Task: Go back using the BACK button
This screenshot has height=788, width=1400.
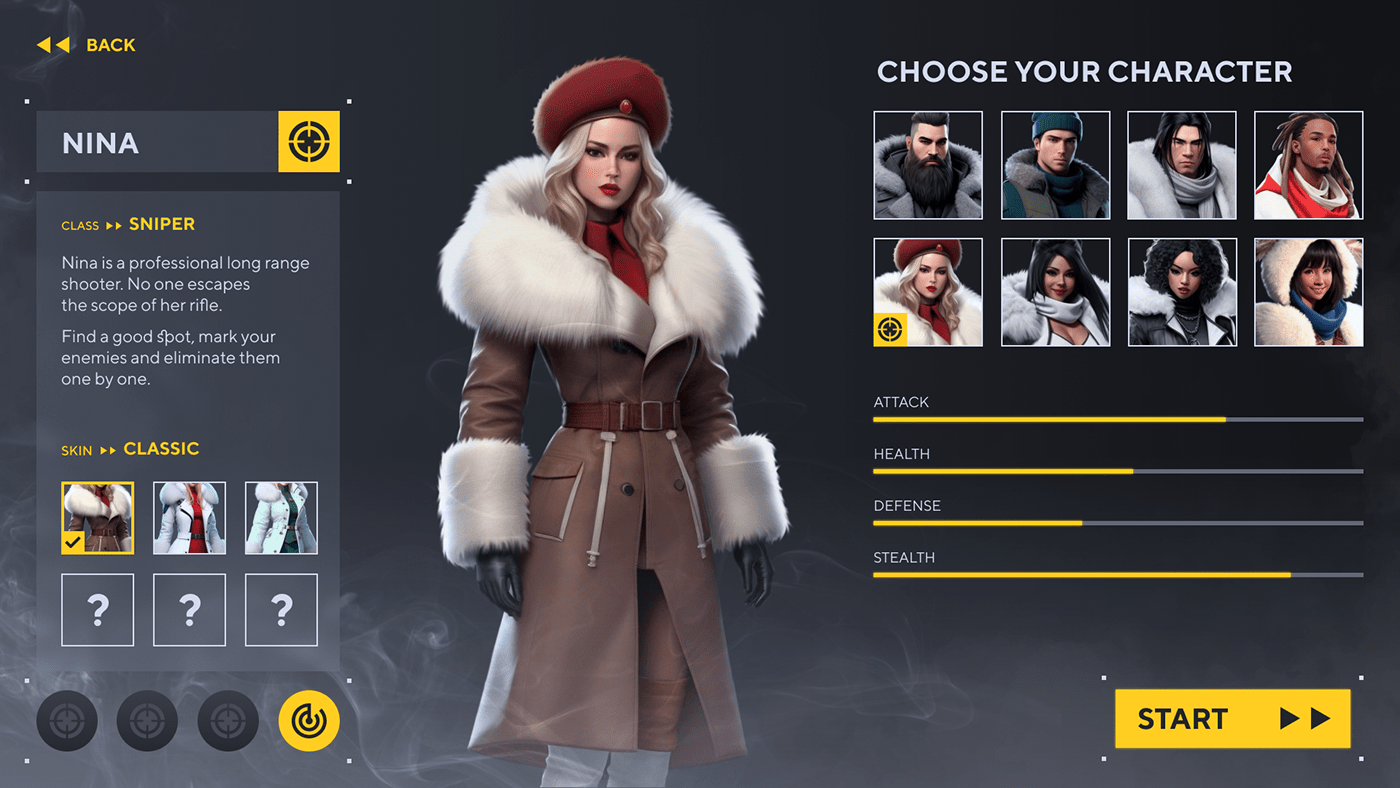Action: [x=87, y=45]
